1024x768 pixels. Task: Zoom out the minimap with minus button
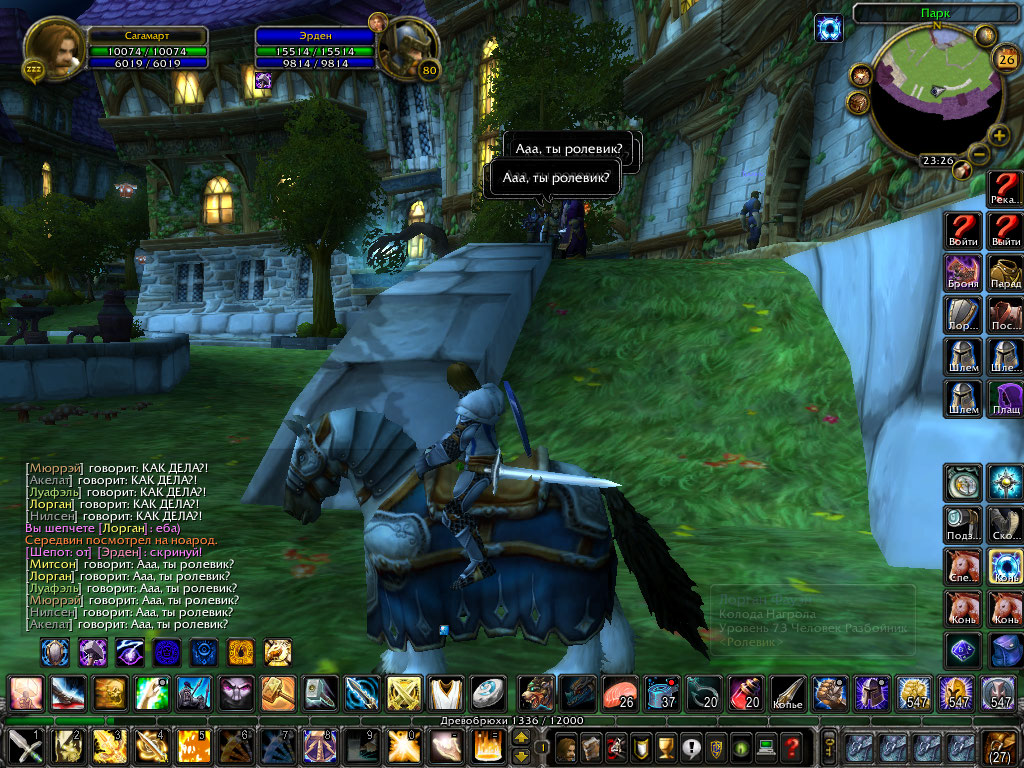(x=979, y=154)
